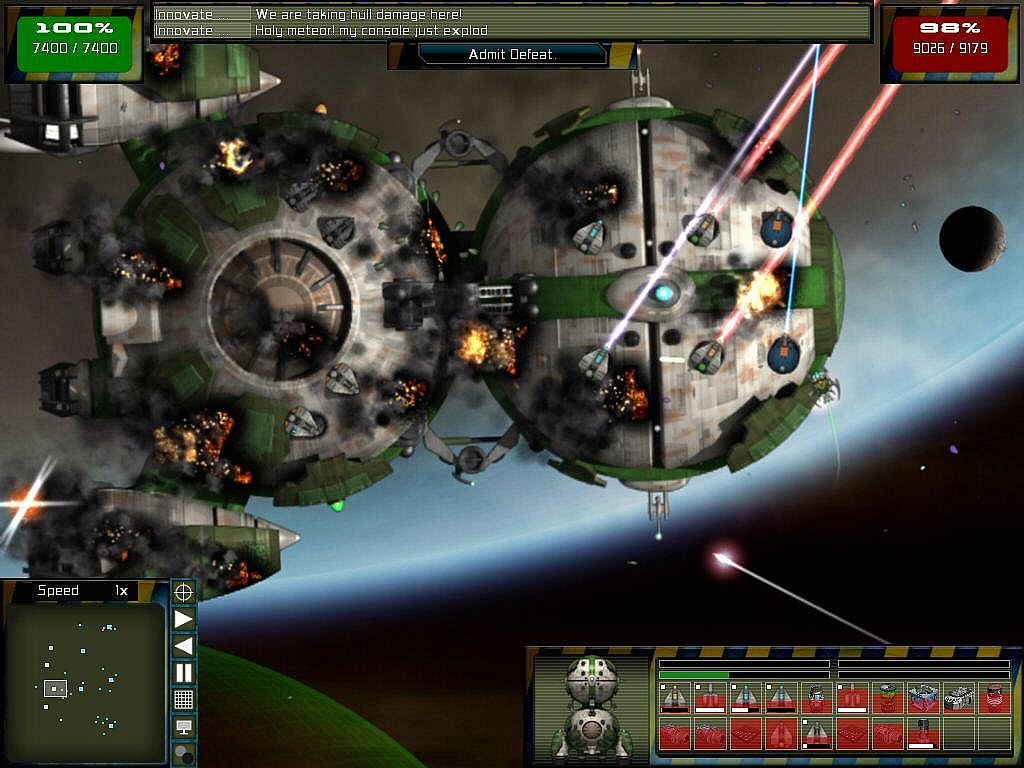Click the two-circles icon button
1024x768 pixels.
[x=184, y=754]
